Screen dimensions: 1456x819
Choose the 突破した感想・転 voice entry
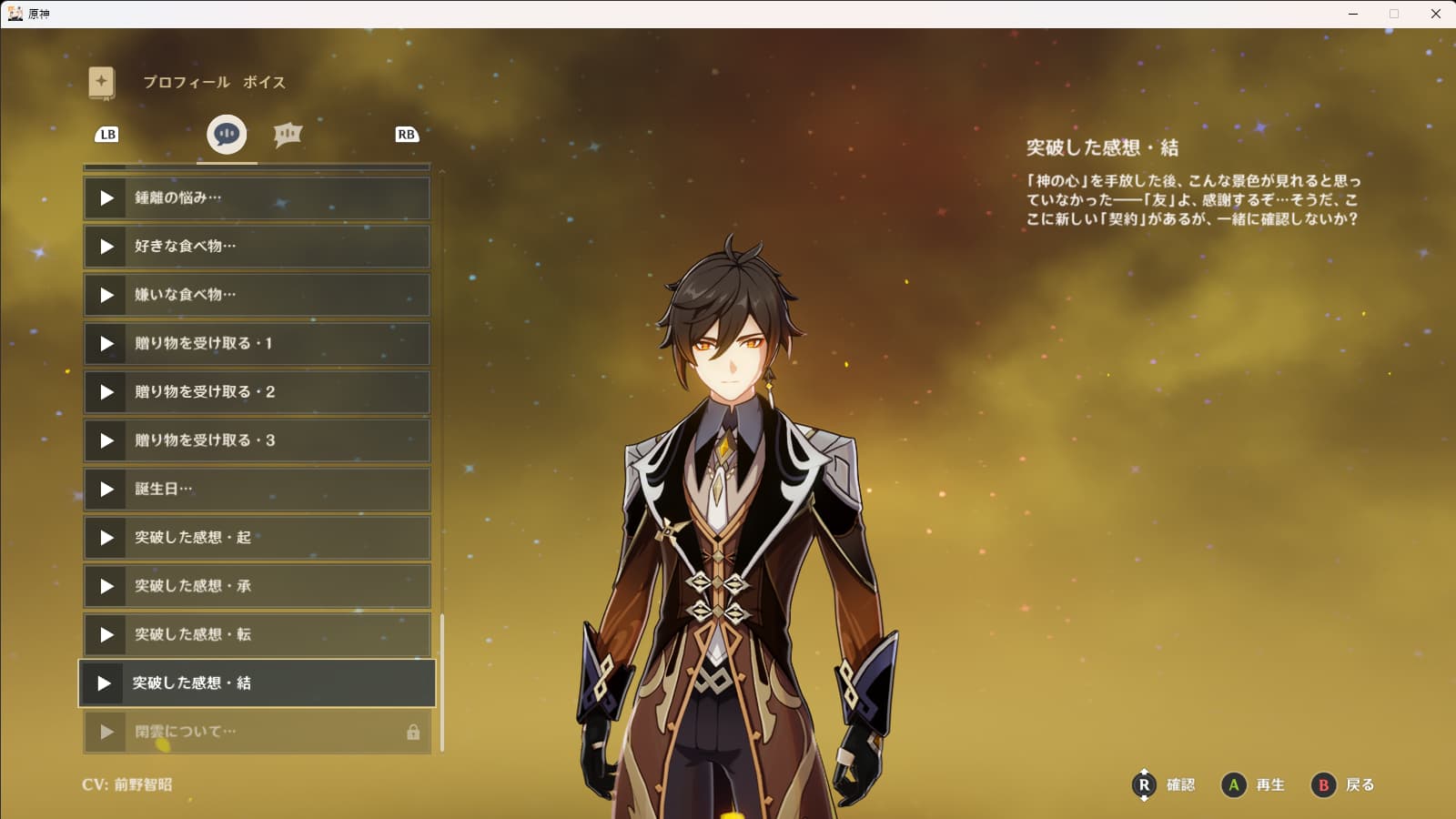pos(257,635)
